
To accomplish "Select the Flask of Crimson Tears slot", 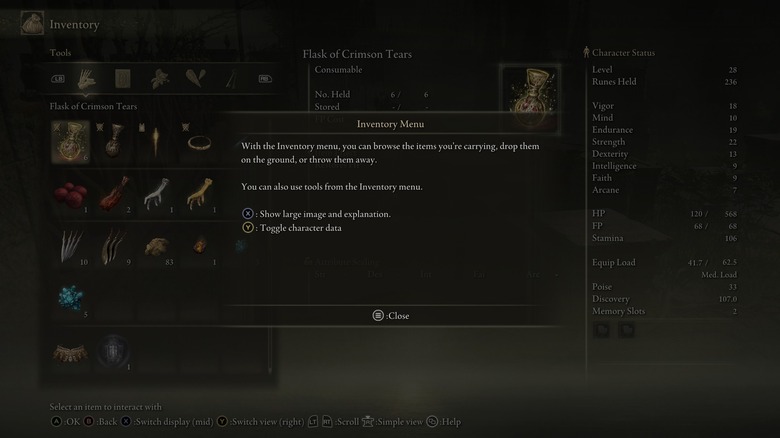I will tap(70, 141).
